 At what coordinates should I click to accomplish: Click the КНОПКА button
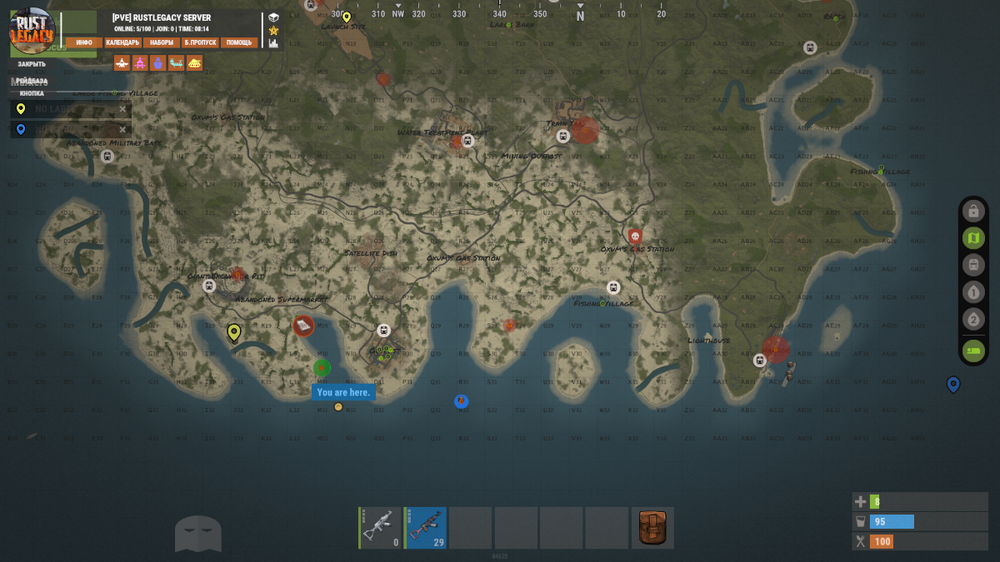[x=32, y=93]
